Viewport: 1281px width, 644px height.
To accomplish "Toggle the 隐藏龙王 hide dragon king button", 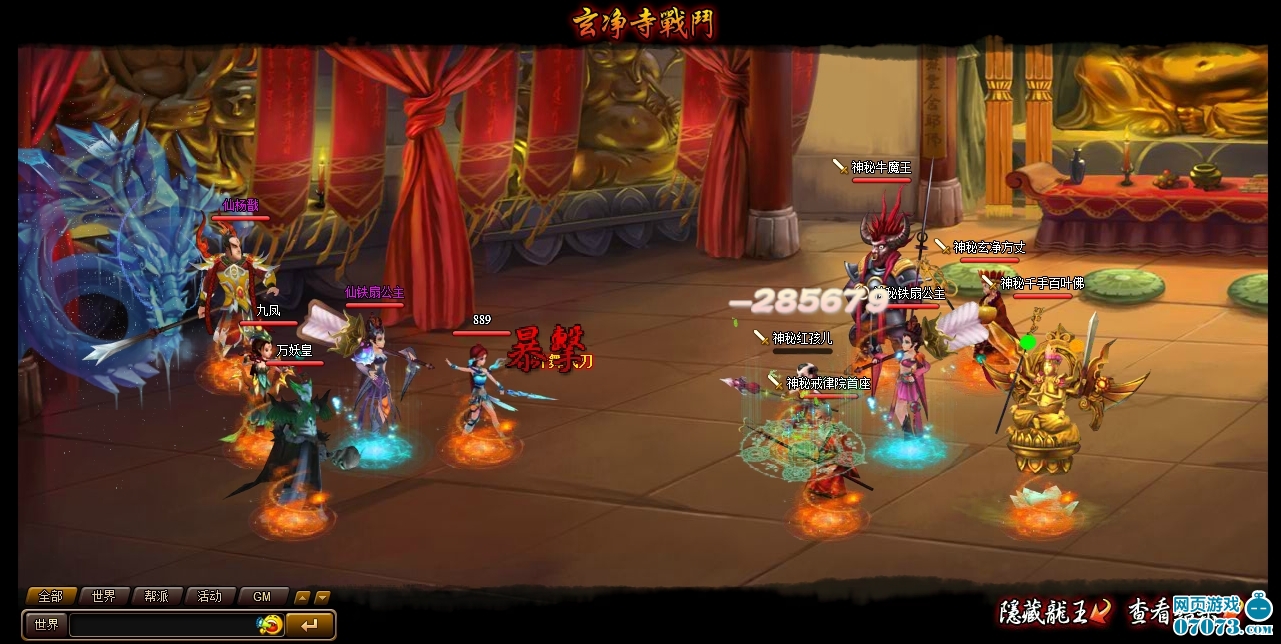I will pos(1056,610).
